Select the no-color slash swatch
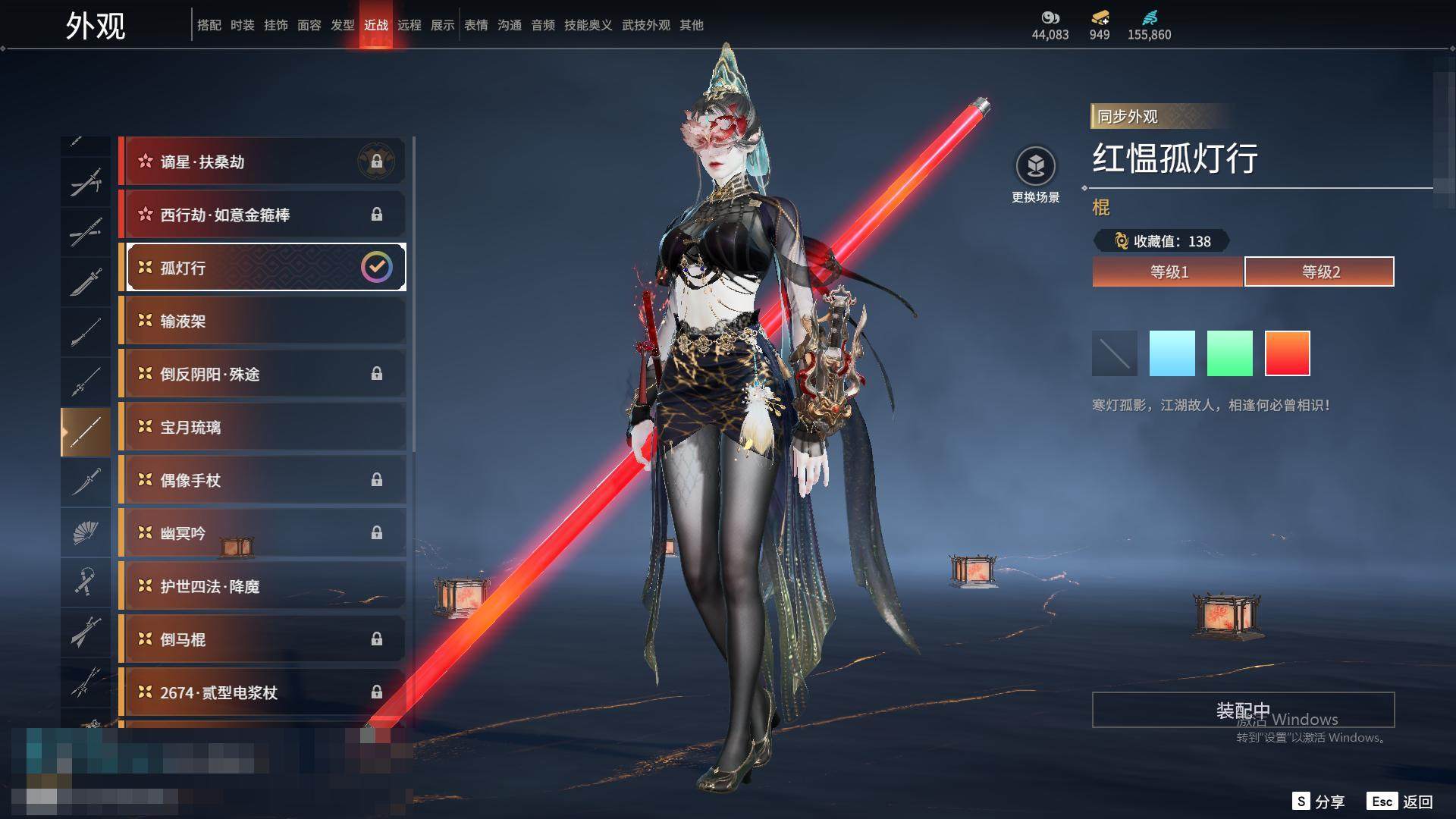Image resolution: width=1456 pixels, height=819 pixels. (x=1114, y=353)
